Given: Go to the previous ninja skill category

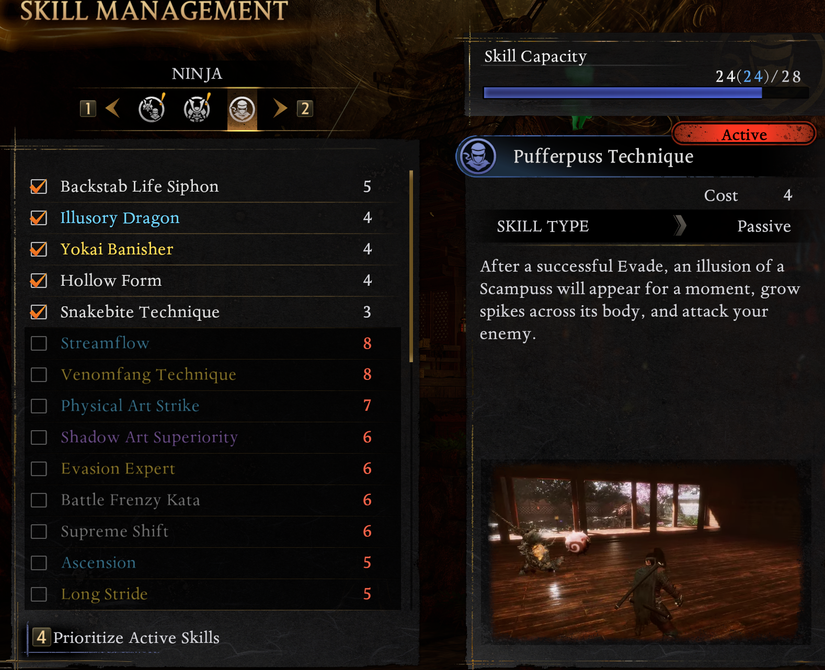Looking at the screenshot, I should click(x=112, y=108).
